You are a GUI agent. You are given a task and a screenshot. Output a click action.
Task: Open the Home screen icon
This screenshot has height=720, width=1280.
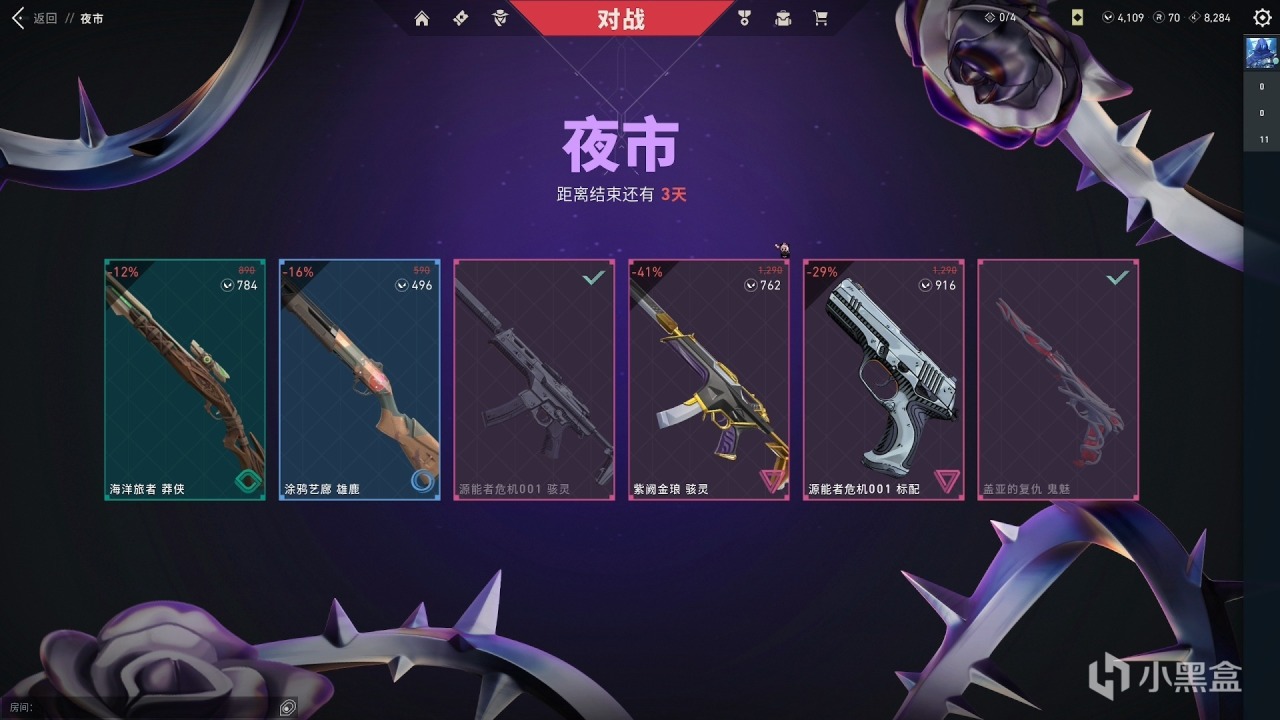423,18
